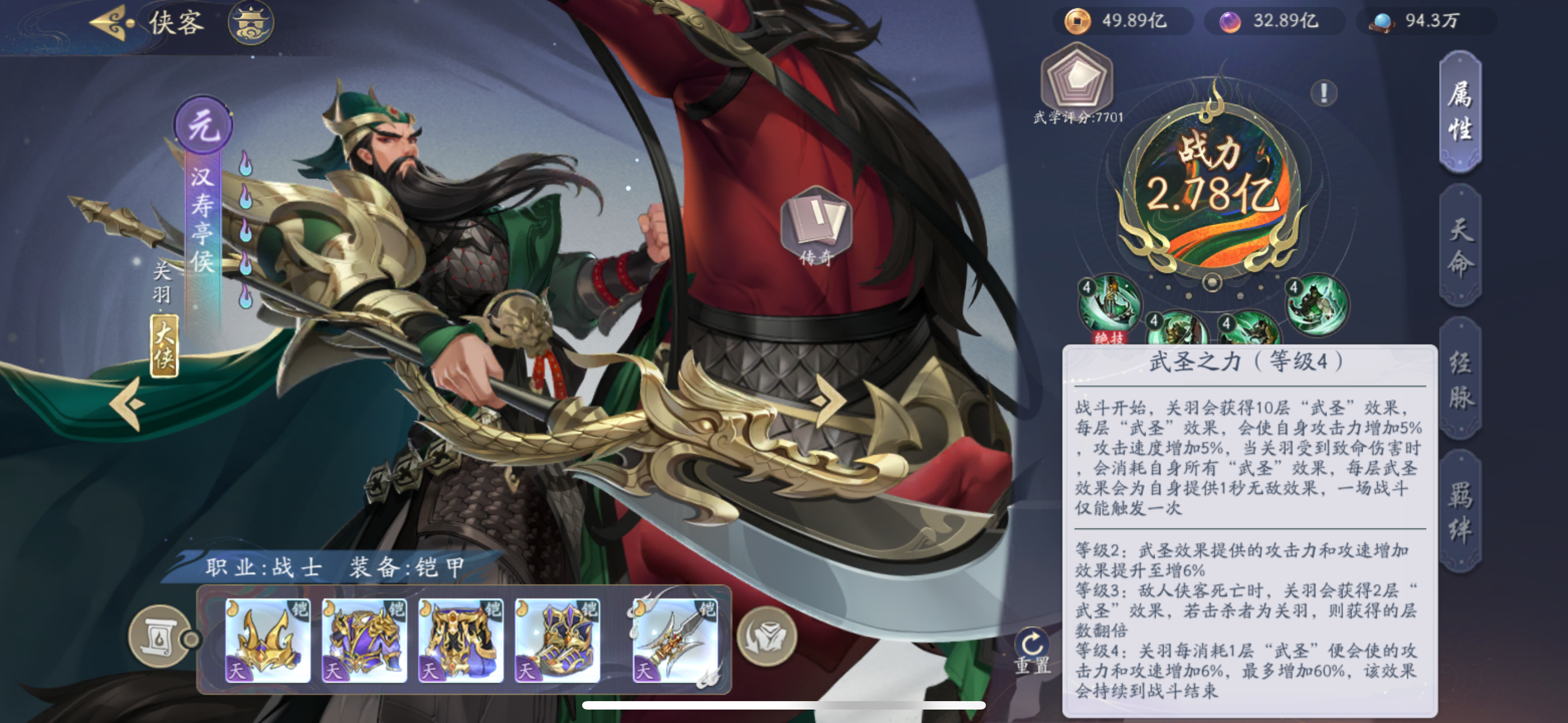The width and height of the screenshot is (1568, 723).
Task: Switch to previous hero with left arrow
Action: 129,404
